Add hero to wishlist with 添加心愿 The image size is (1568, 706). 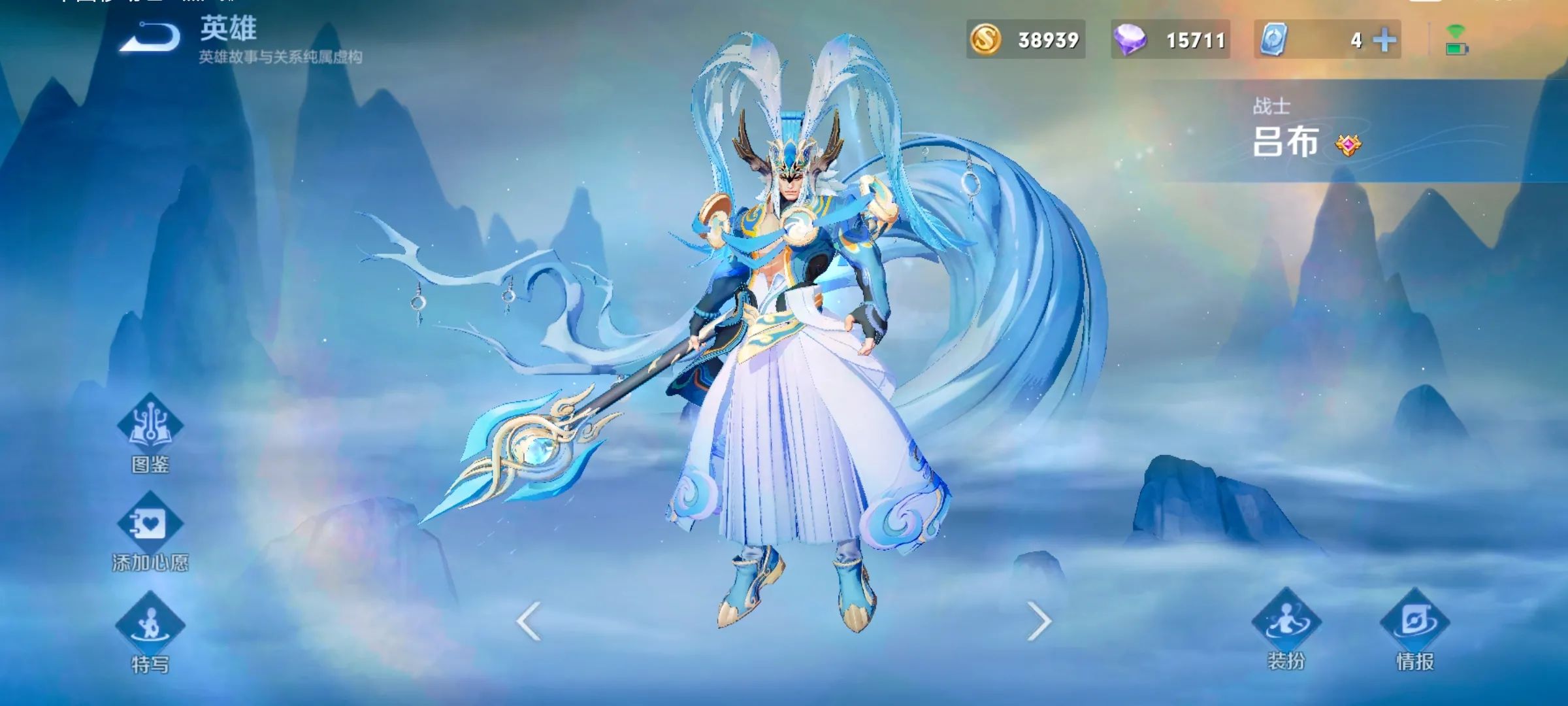click(150, 531)
